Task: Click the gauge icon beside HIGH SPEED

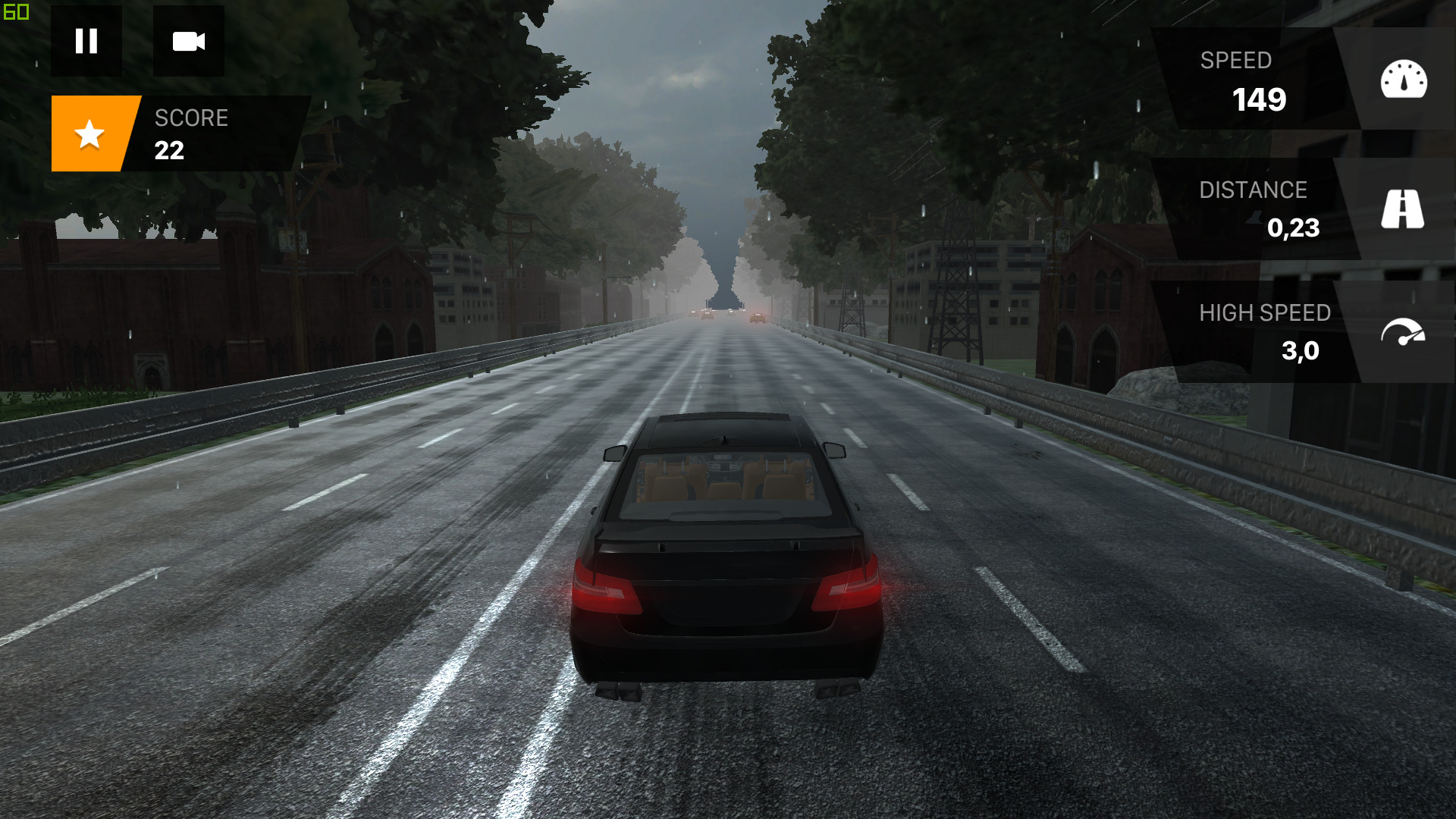Action: click(1402, 330)
